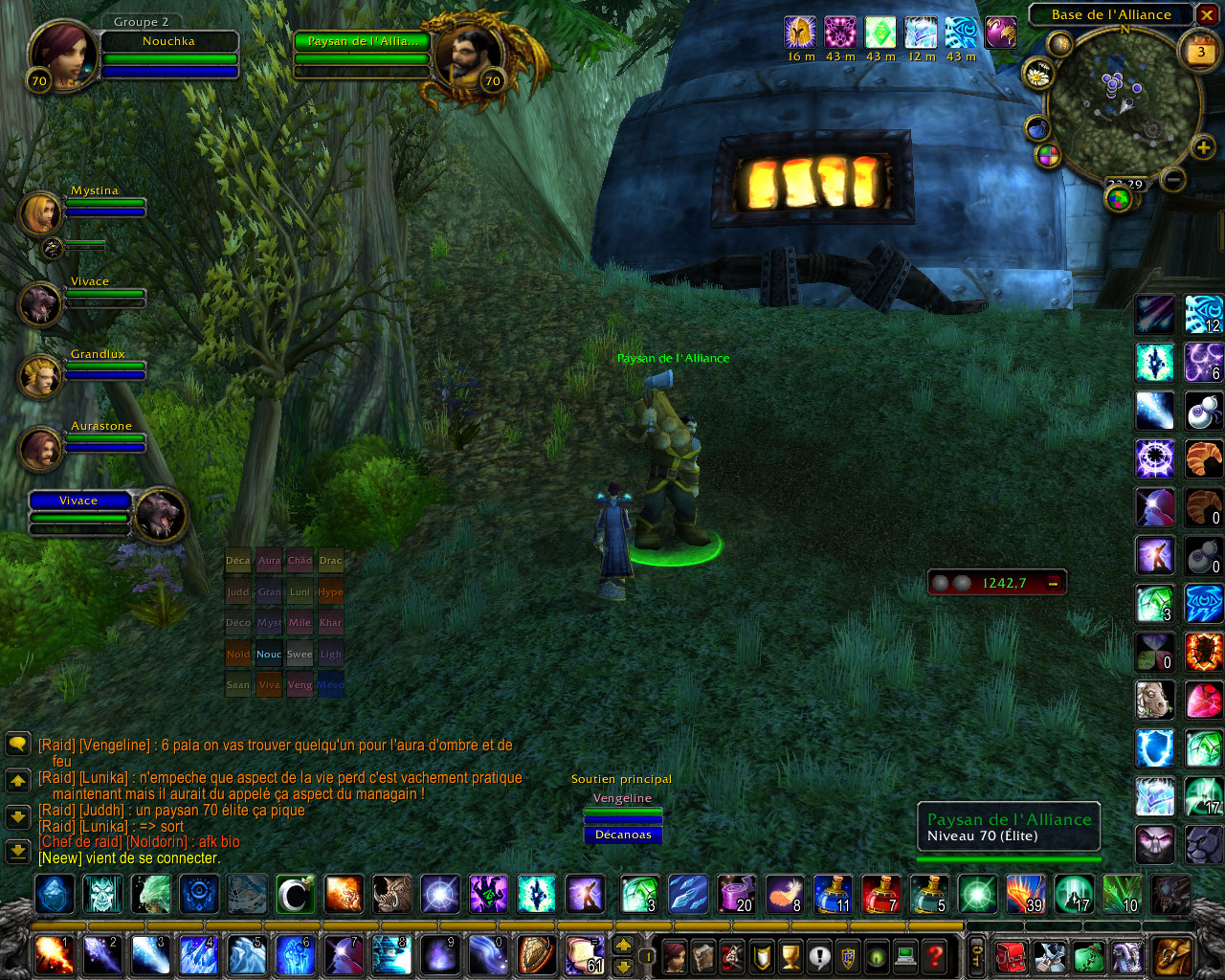The width and height of the screenshot is (1225, 980).
Task: Zoom in on the minimap
Action: click(x=1203, y=147)
